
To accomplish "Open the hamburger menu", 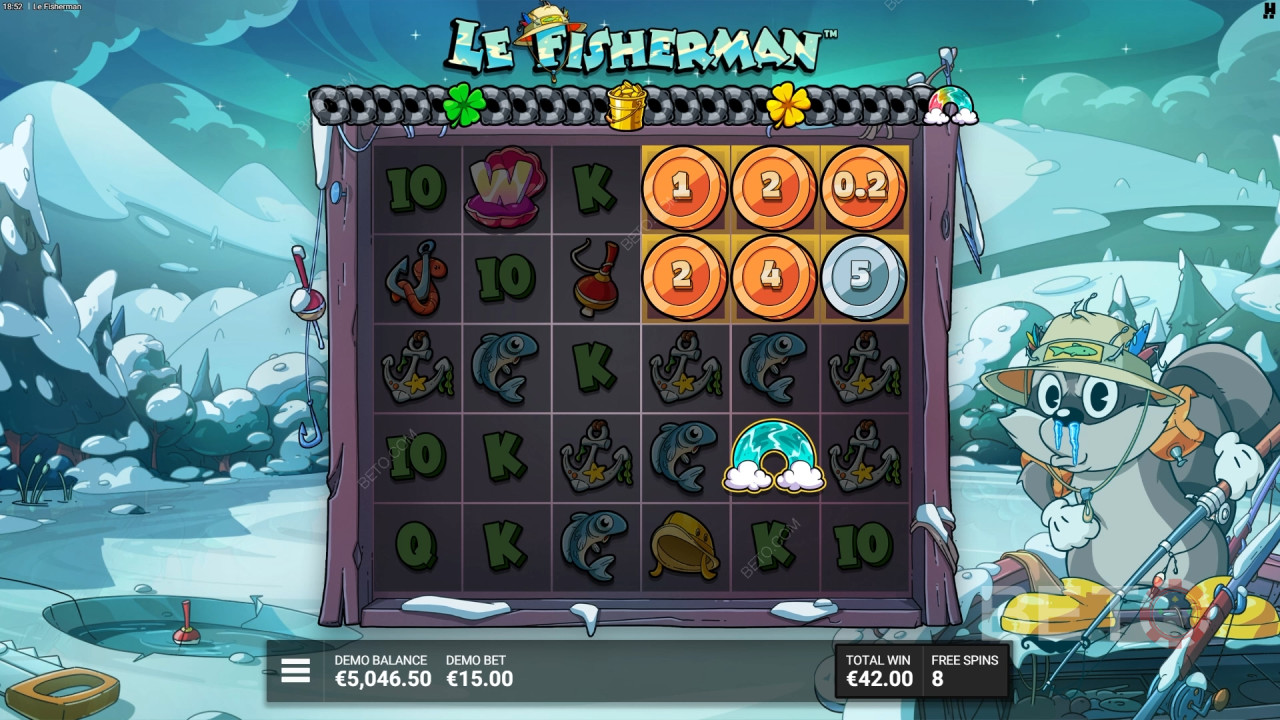I will point(295,671).
